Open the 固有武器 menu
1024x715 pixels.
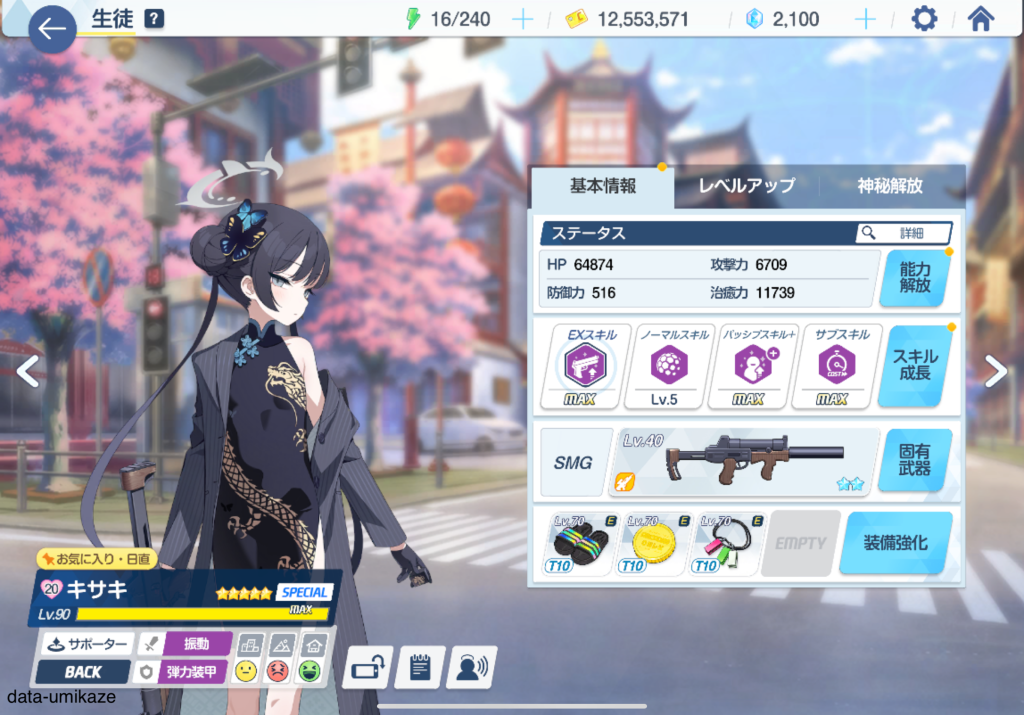coord(914,461)
